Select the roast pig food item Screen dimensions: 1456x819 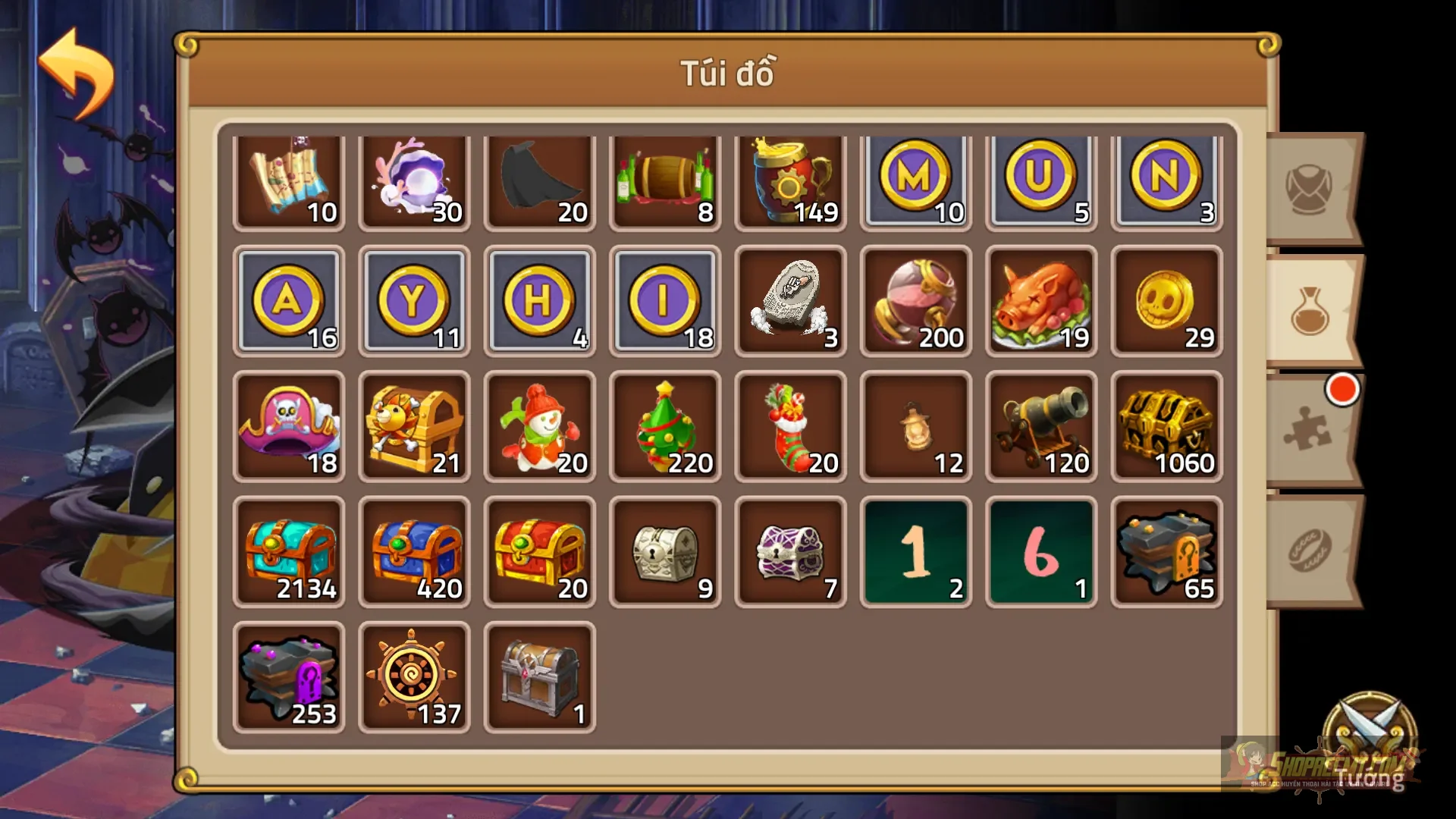click(x=1040, y=303)
